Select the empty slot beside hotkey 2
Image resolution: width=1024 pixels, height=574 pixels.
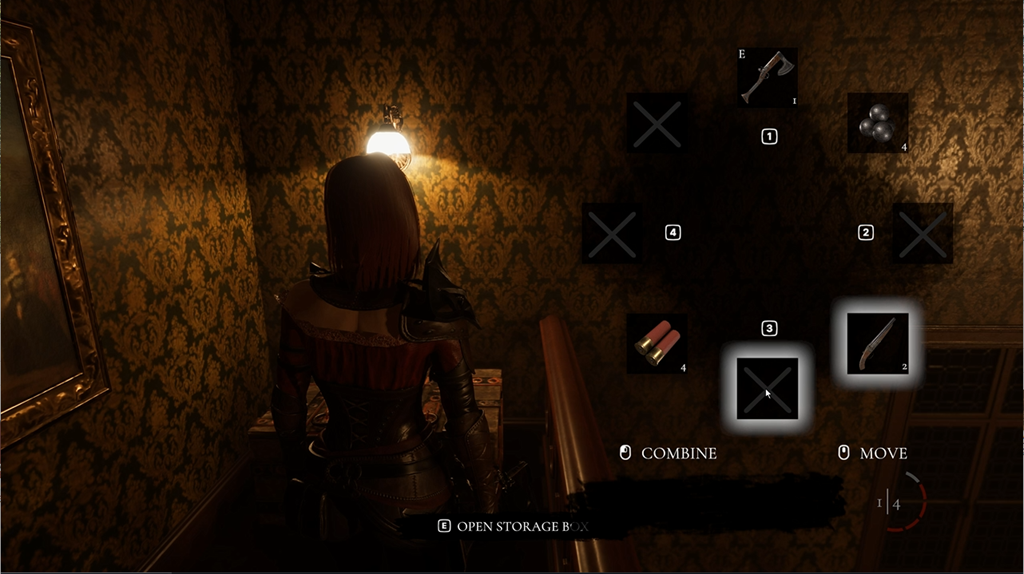click(922, 233)
